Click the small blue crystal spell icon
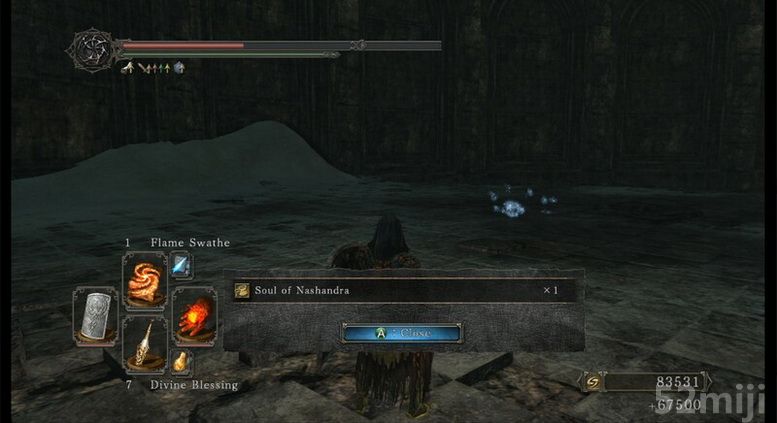This screenshot has height=423, width=777. point(183,264)
